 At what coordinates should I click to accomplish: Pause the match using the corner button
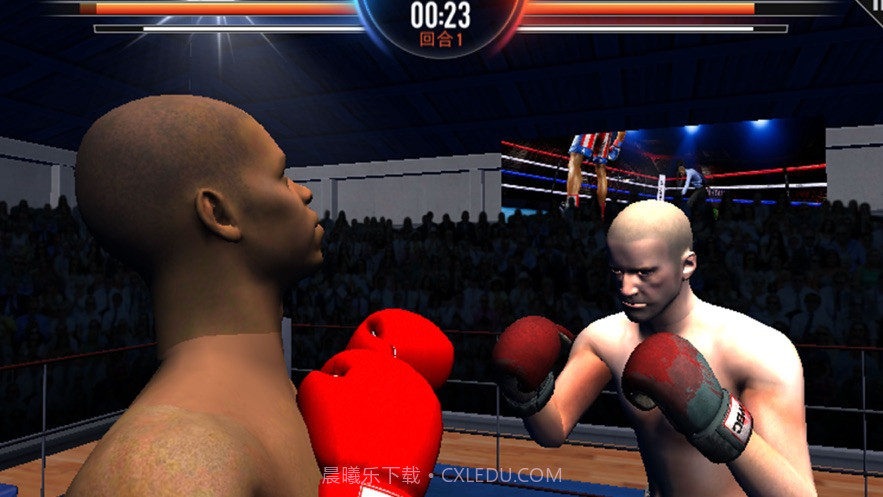tap(874, 5)
